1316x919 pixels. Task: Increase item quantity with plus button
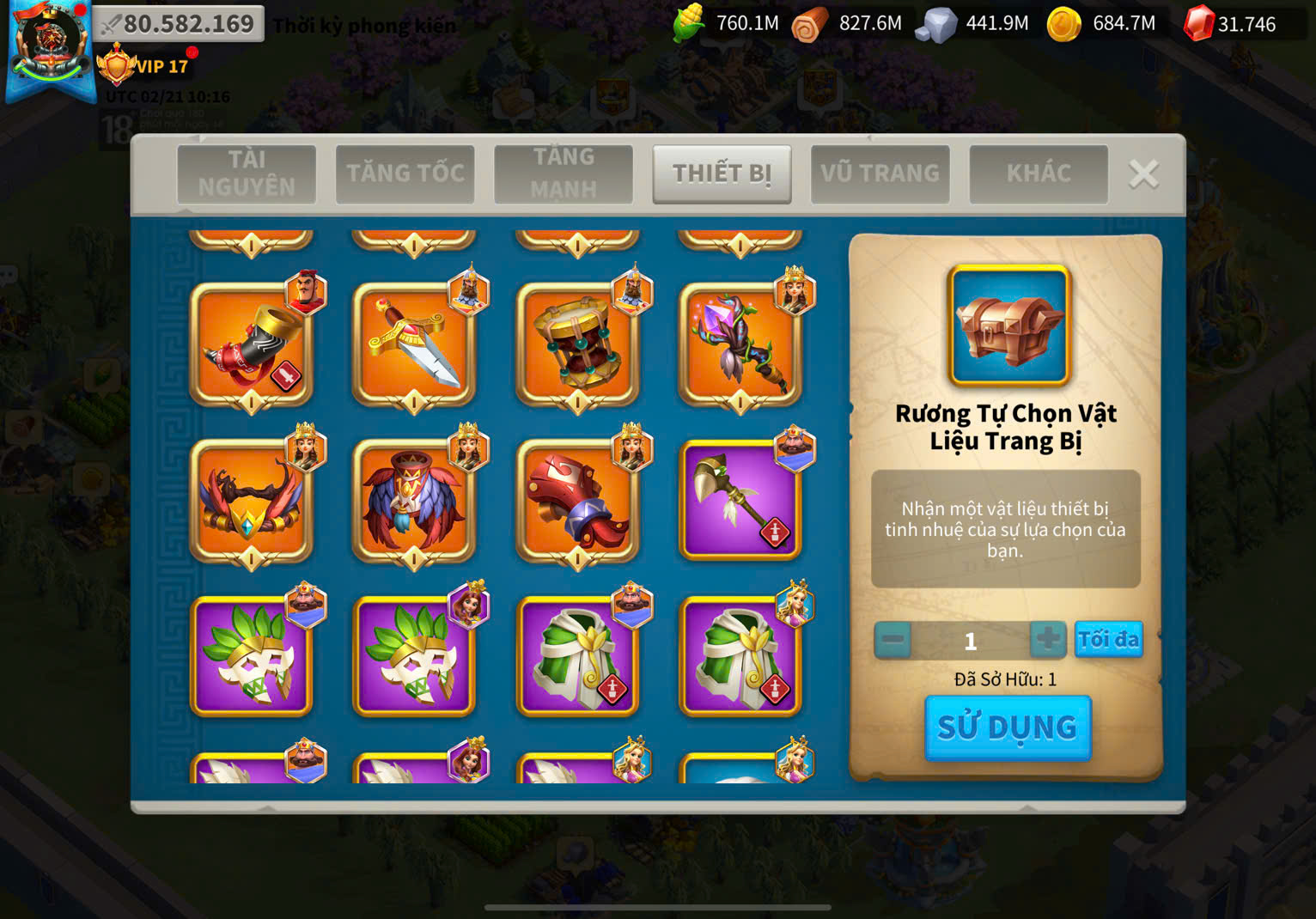click(x=1047, y=640)
